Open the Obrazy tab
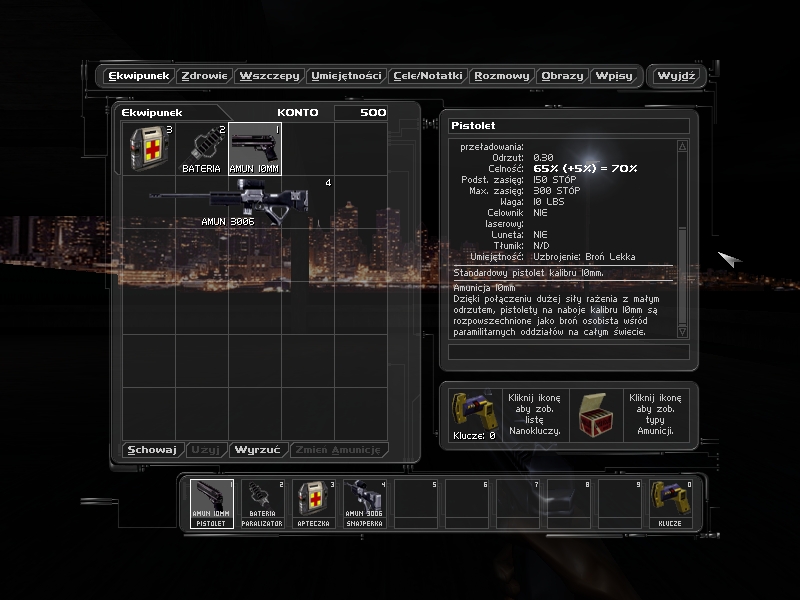Screen dimensions: 800x600 tap(561, 76)
